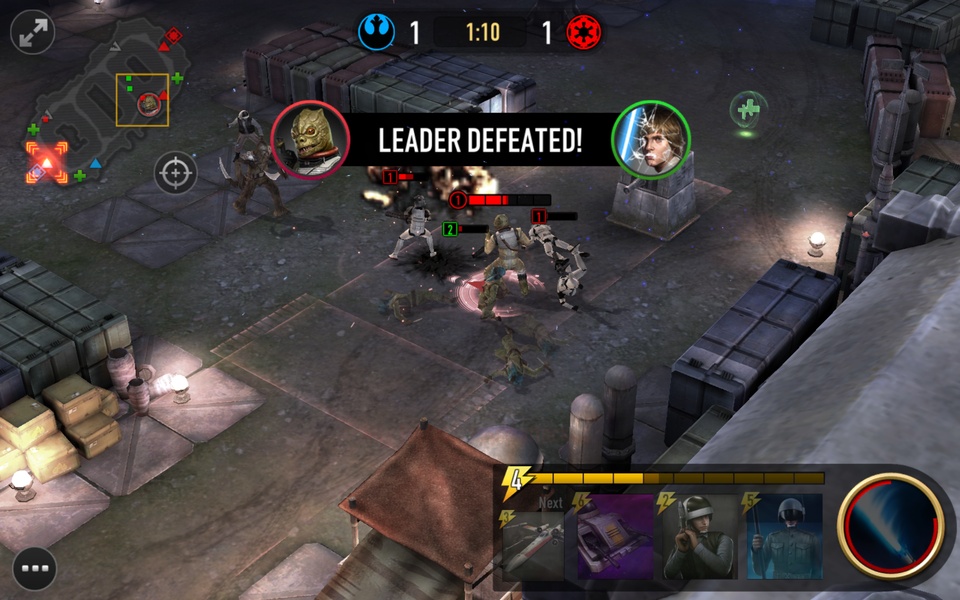This screenshot has height=600, width=960.
Task: Open the three-dots options menu
Action: click(x=34, y=569)
